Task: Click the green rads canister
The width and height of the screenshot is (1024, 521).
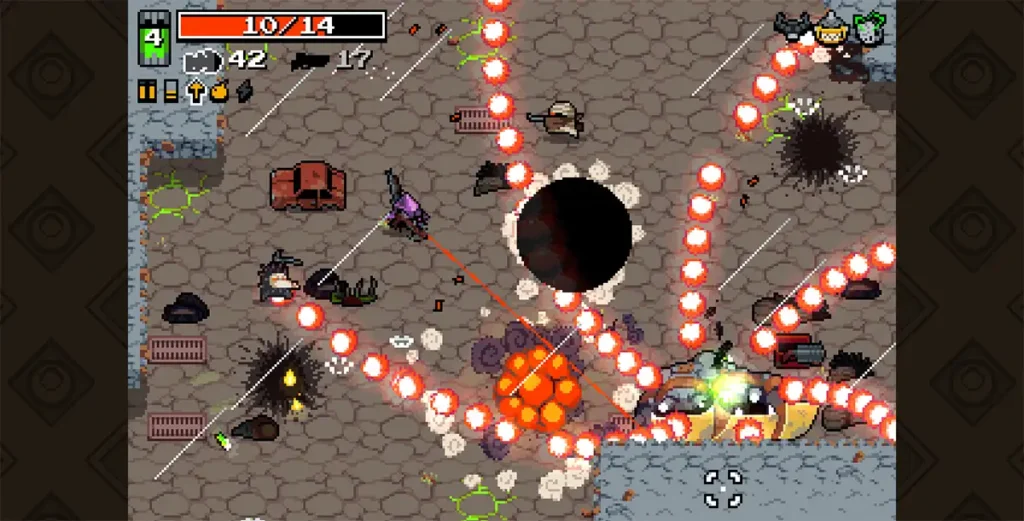Action: [153, 39]
